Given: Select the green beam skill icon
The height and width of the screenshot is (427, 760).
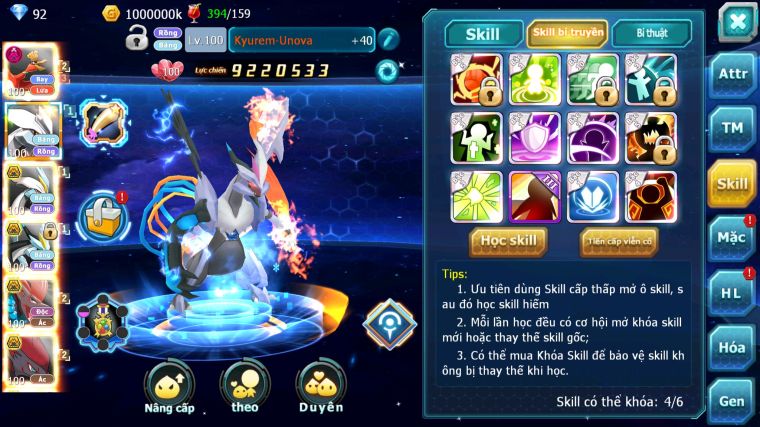Looking at the screenshot, I should tap(475, 197).
